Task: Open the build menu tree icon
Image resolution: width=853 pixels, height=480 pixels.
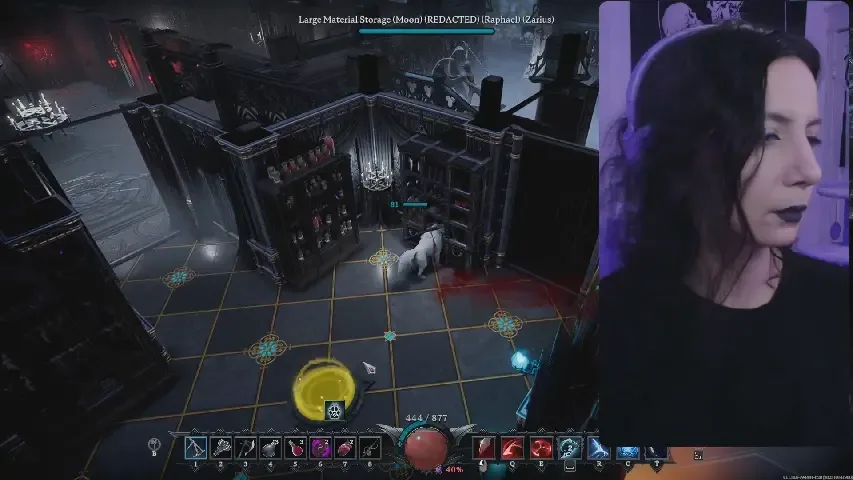Action: click(x=155, y=446)
